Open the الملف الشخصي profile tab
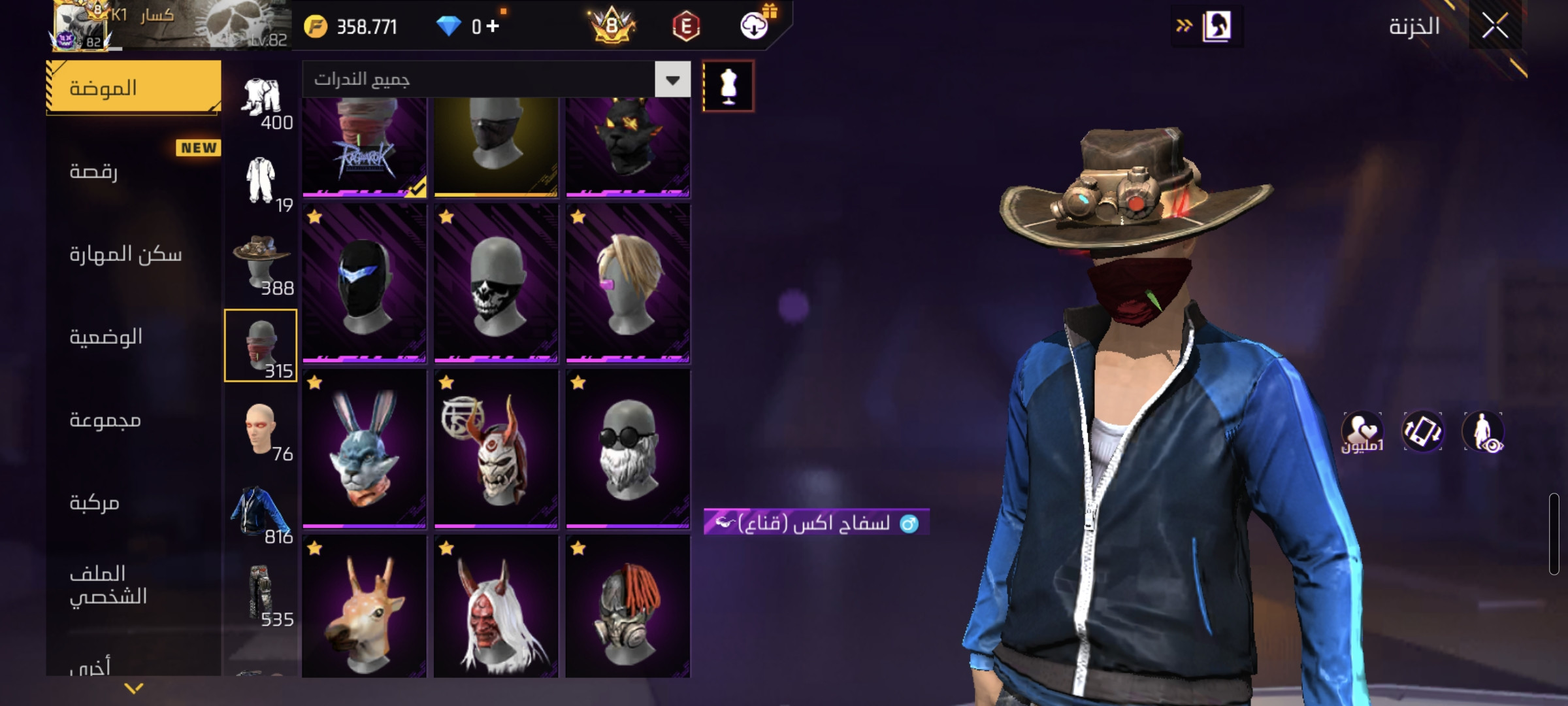The image size is (1568, 706). coord(134,585)
